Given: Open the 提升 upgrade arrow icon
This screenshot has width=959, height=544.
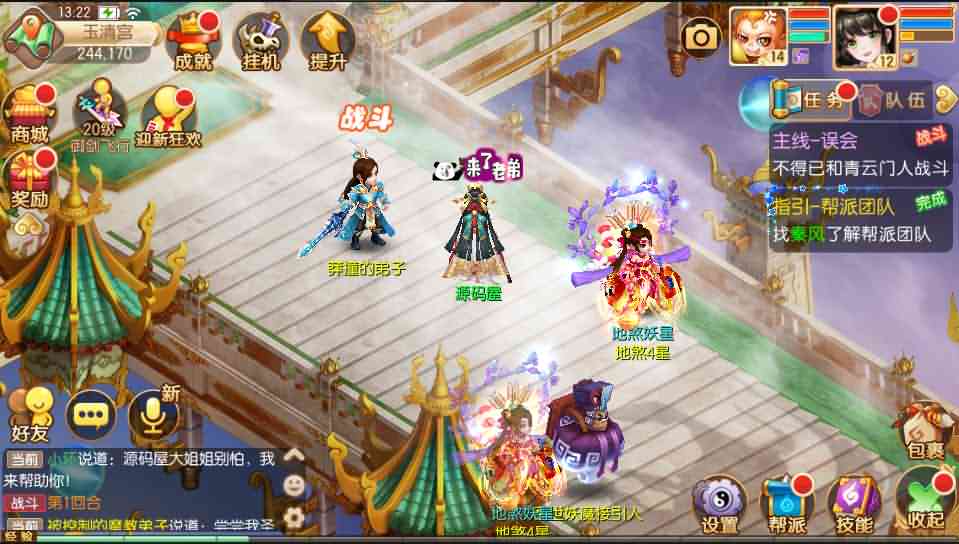Looking at the screenshot, I should pyautogui.click(x=328, y=41).
